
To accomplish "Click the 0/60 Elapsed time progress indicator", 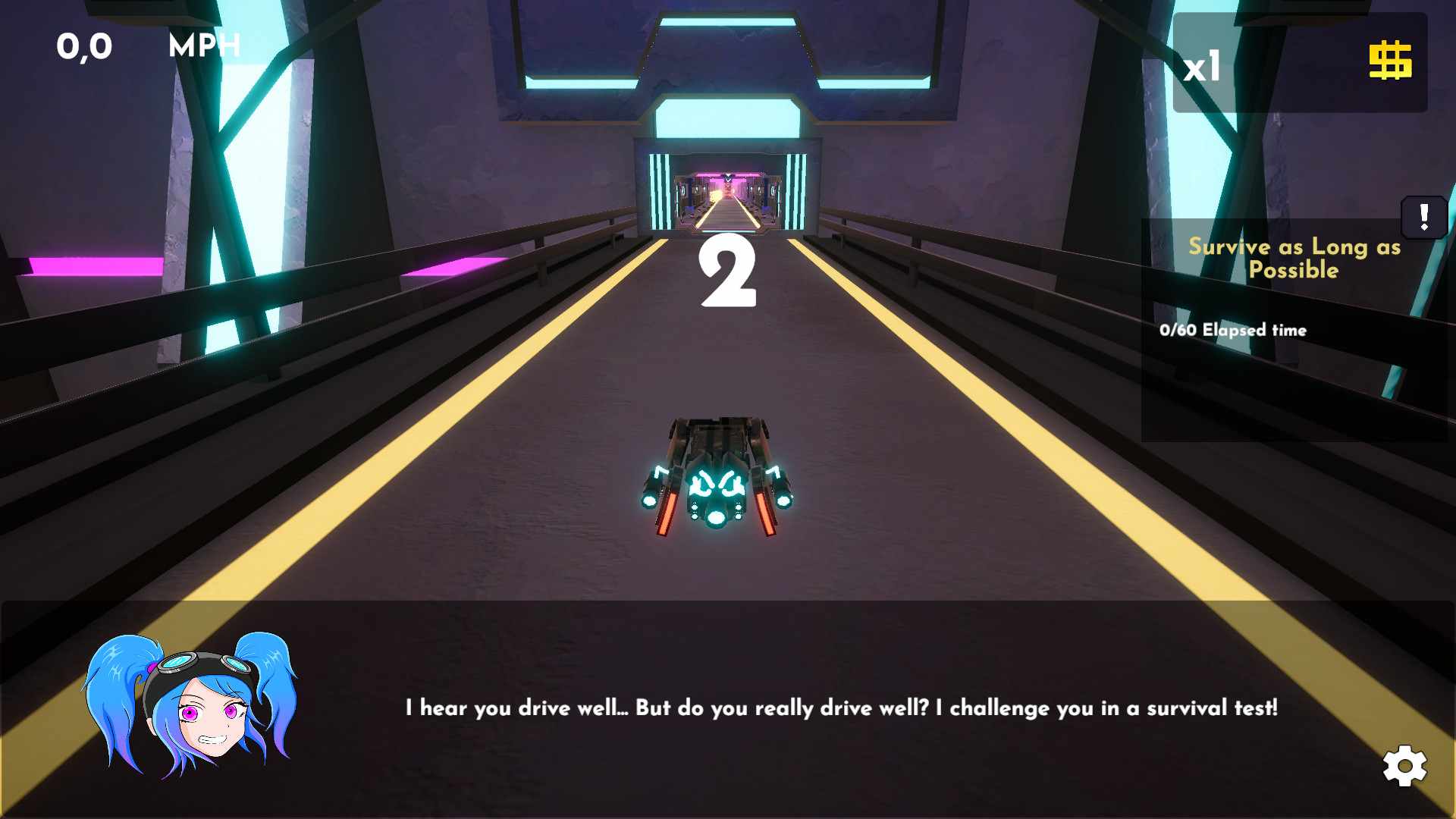I will (x=1232, y=330).
